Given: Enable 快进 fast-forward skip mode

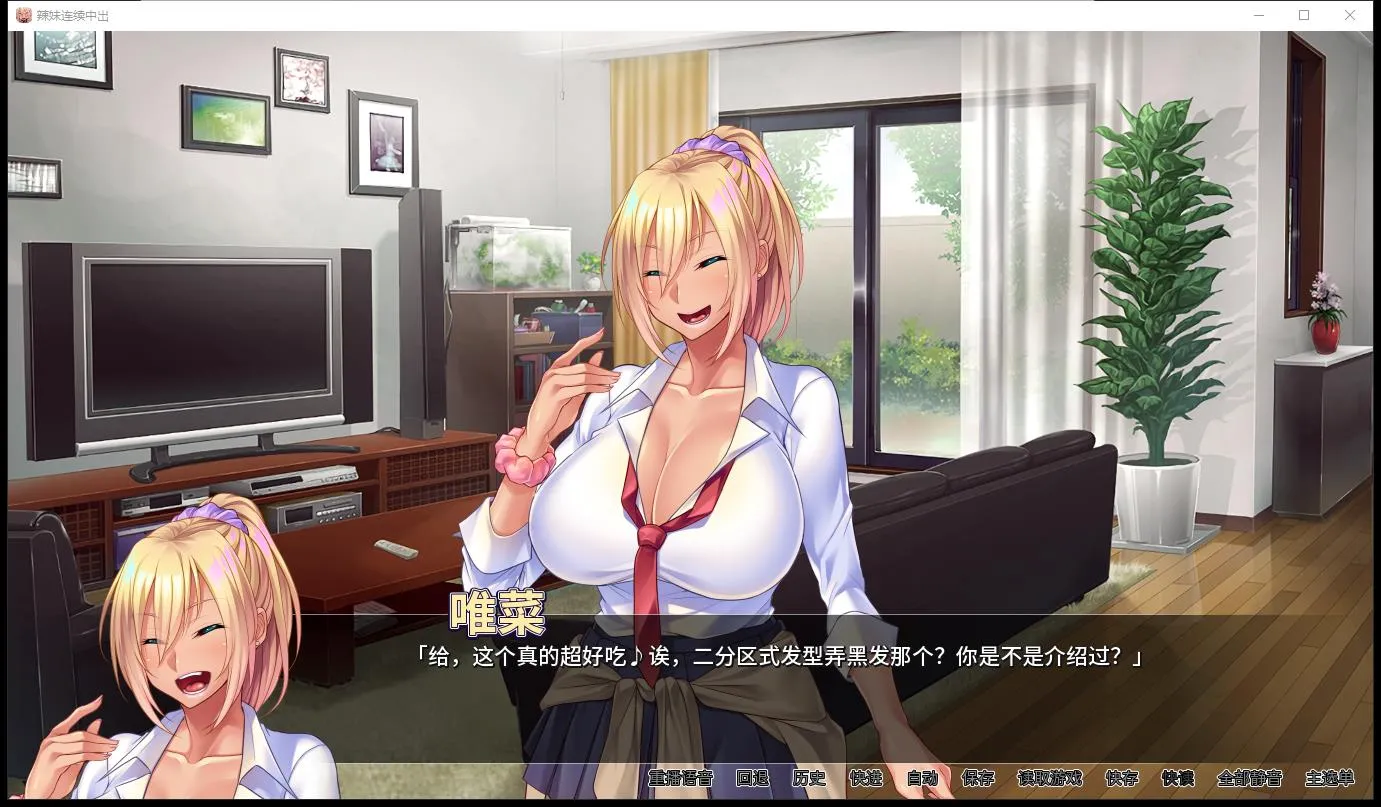Looking at the screenshot, I should click(868, 779).
